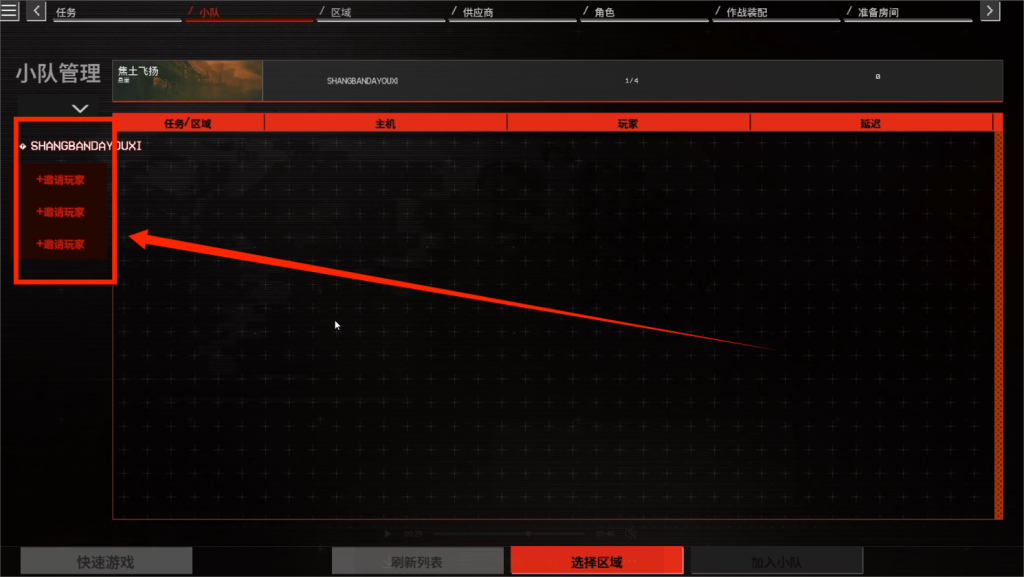Choose the 作战装配 tab
This screenshot has width=1024, height=577.
pos(746,13)
